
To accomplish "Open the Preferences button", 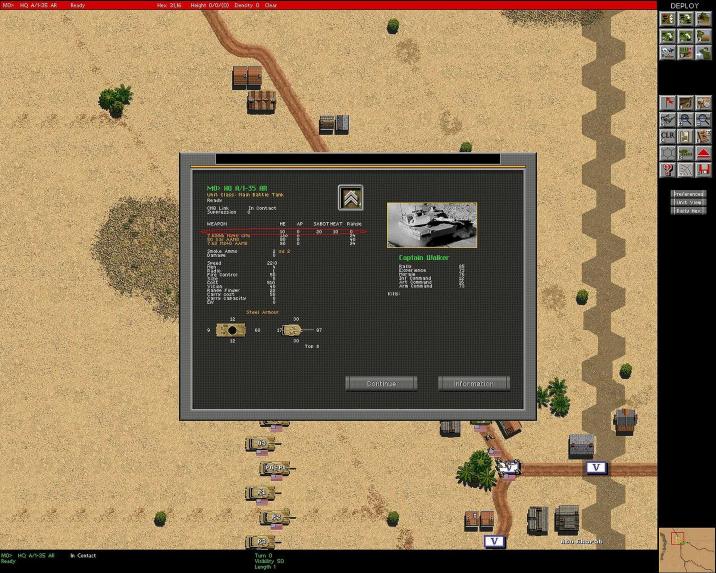I will click(x=689, y=194).
